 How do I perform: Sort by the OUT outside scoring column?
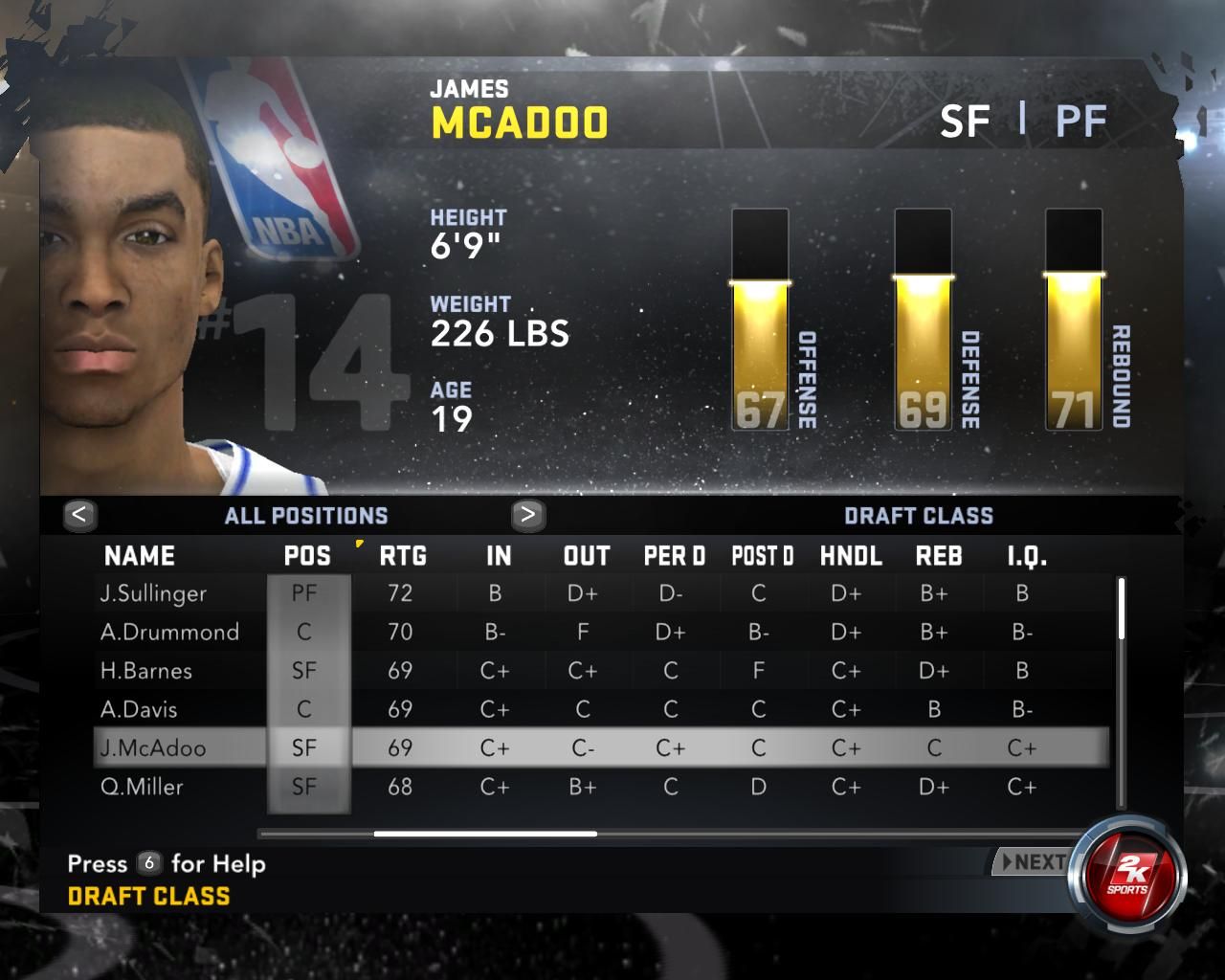[587, 556]
